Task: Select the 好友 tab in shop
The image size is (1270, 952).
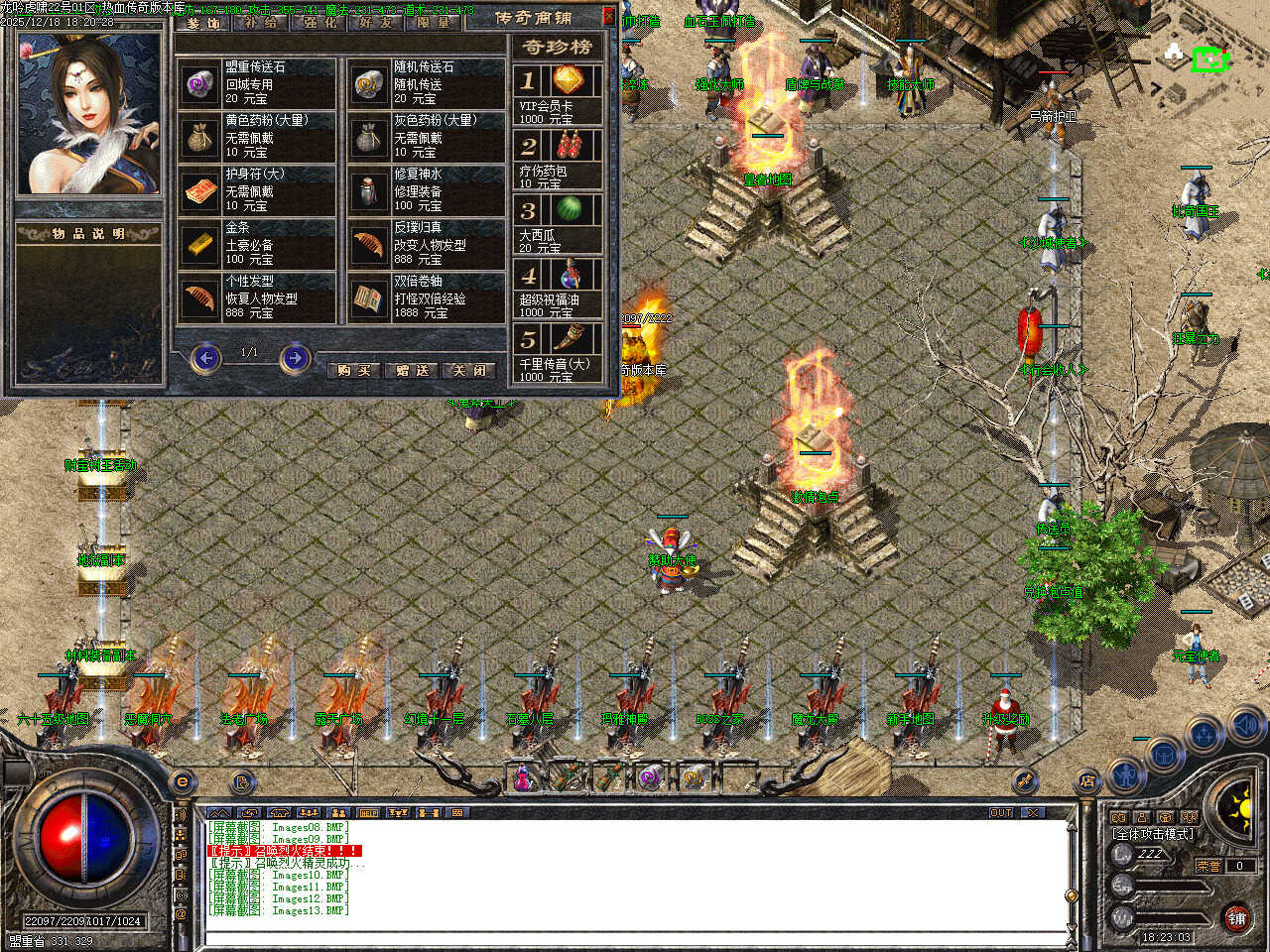Action: tap(377, 22)
